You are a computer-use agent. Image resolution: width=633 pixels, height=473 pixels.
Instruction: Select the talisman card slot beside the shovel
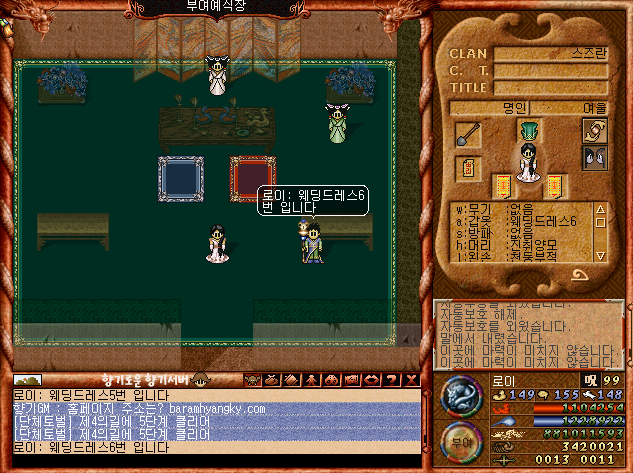(x=467, y=167)
